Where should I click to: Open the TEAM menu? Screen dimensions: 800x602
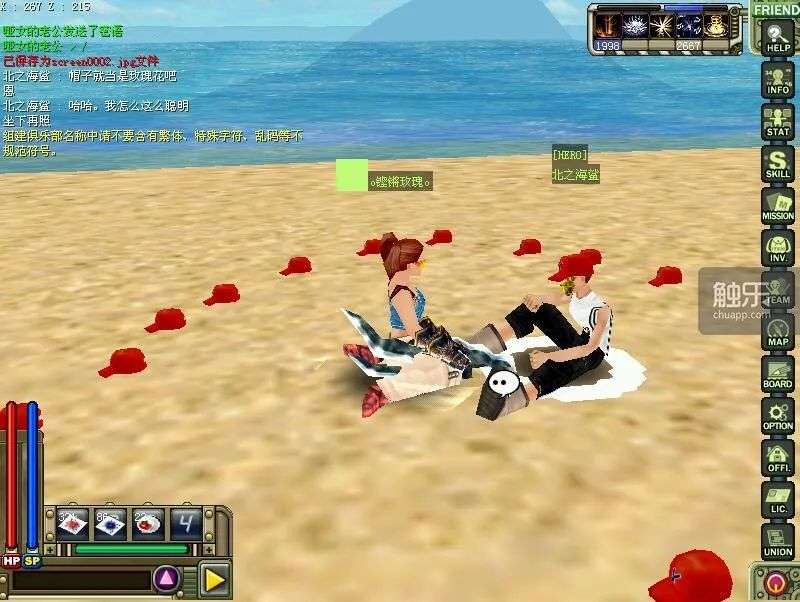tap(777, 289)
